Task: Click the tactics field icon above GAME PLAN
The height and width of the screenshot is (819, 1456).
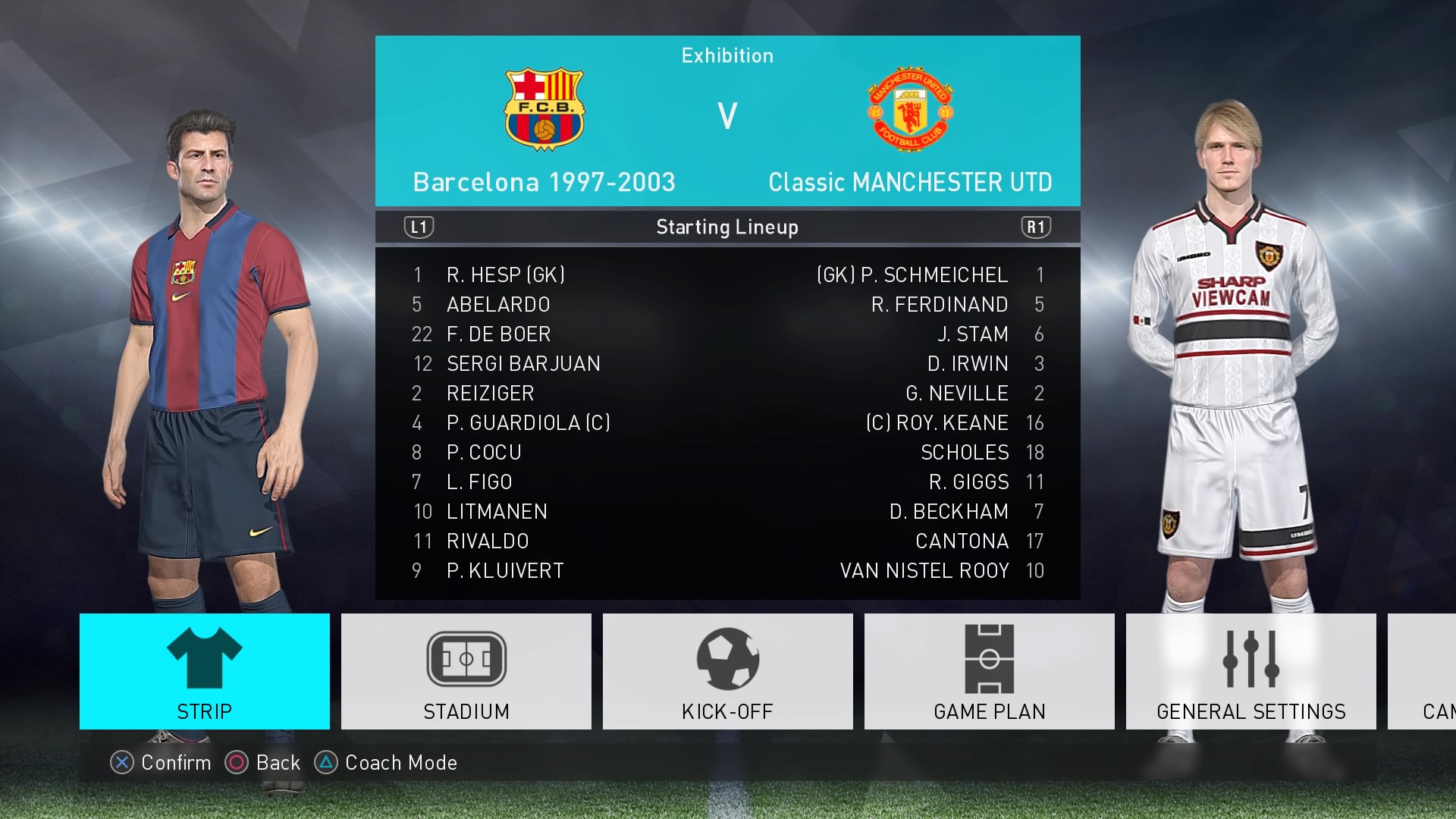Action: tap(989, 658)
